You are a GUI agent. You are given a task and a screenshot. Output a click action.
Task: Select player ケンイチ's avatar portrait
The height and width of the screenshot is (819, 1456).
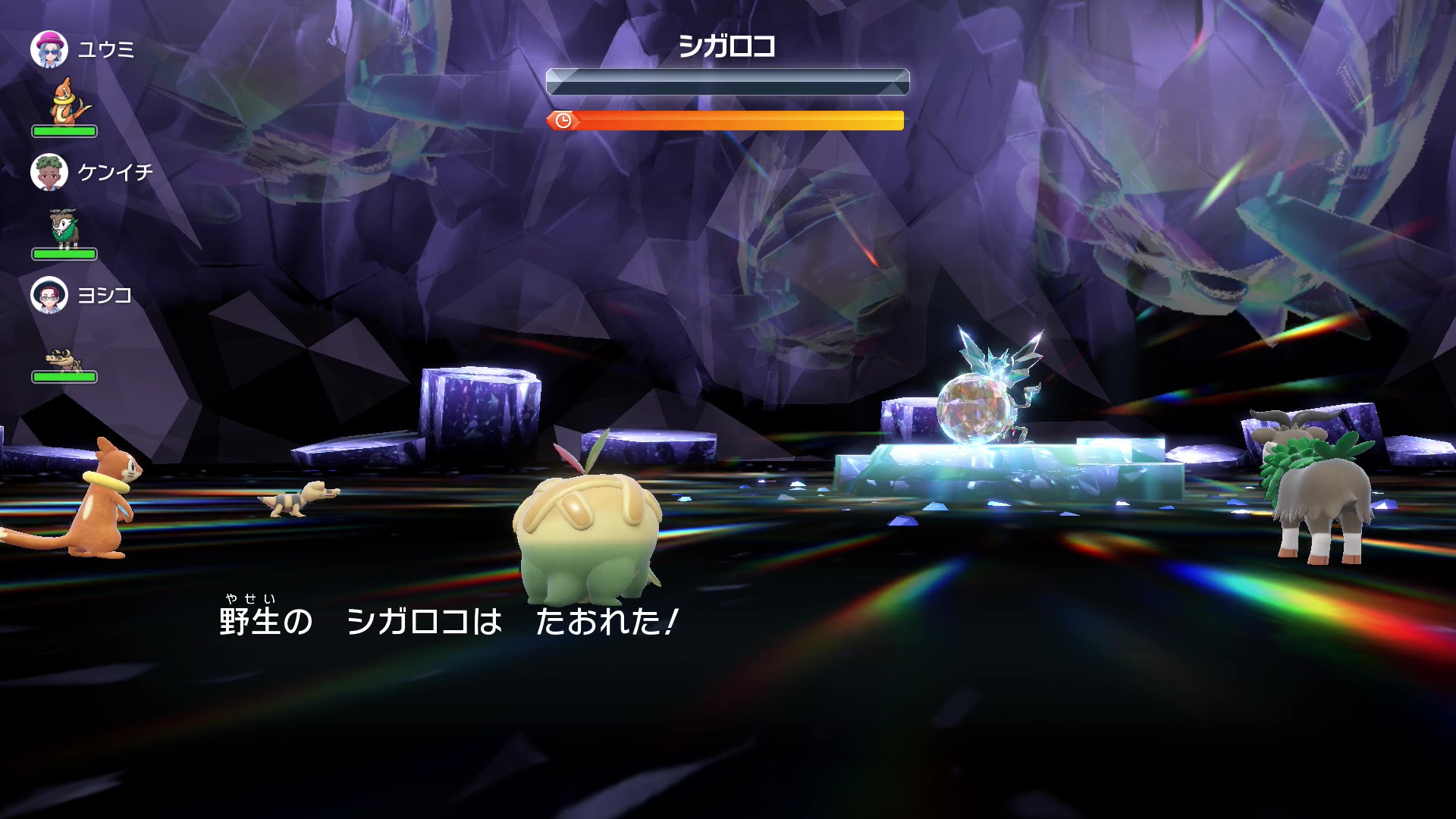point(49,172)
